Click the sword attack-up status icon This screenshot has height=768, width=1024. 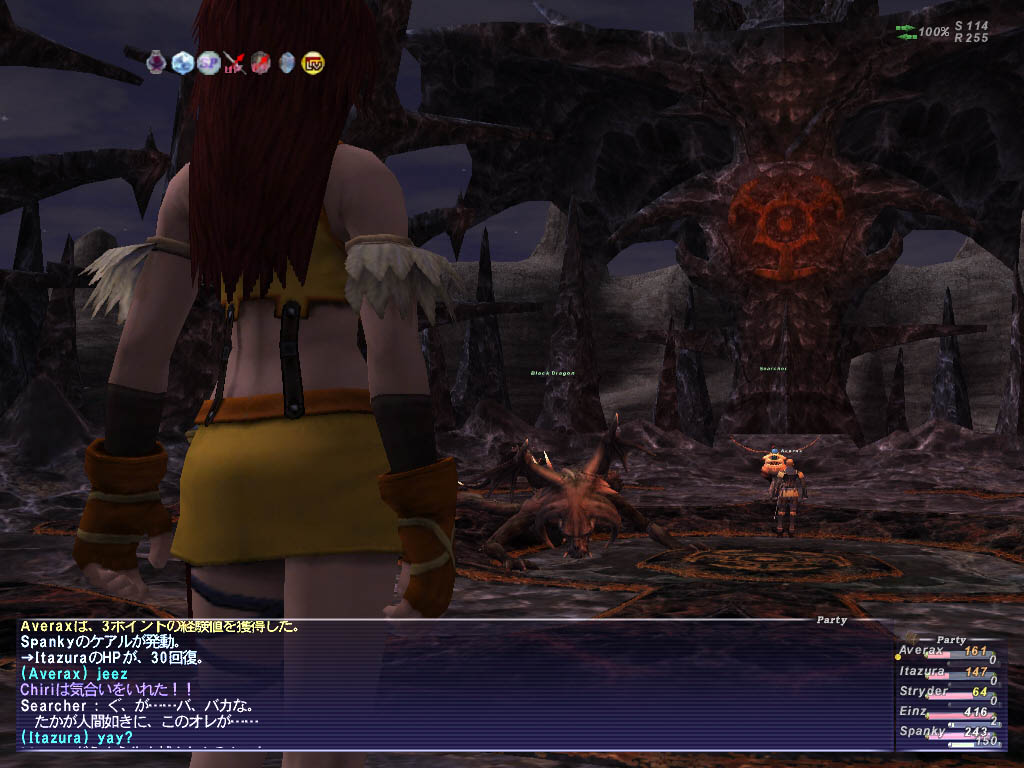(235, 63)
